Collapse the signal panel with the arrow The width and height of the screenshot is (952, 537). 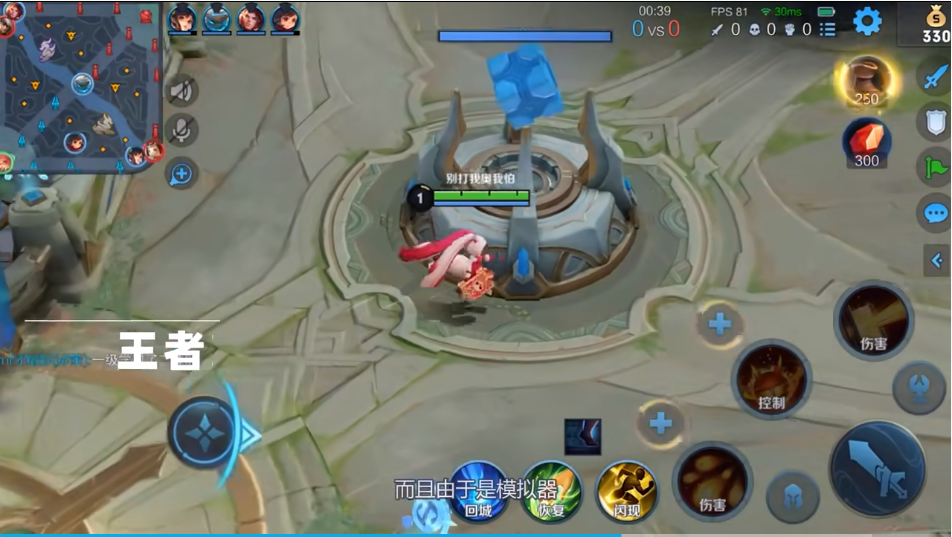(x=937, y=261)
